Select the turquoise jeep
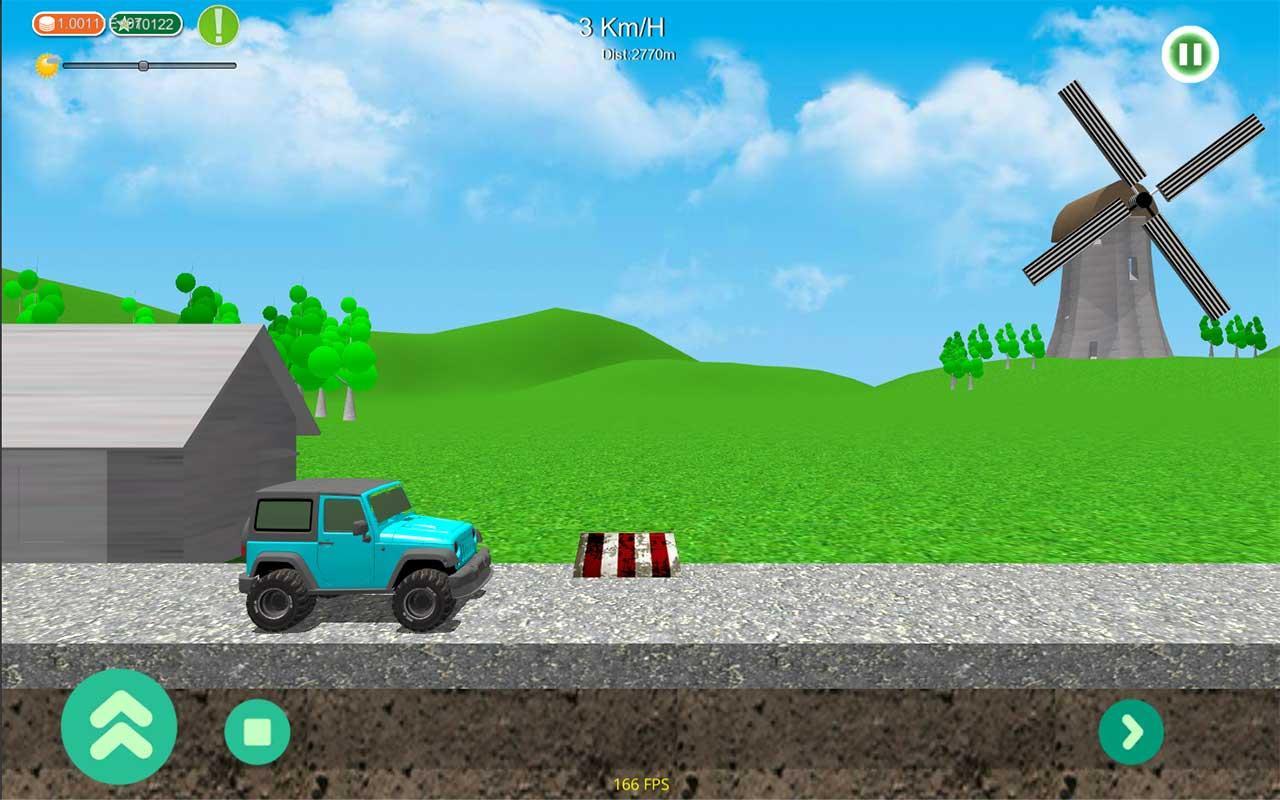Image resolution: width=1280 pixels, height=800 pixels. pos(360,550)
